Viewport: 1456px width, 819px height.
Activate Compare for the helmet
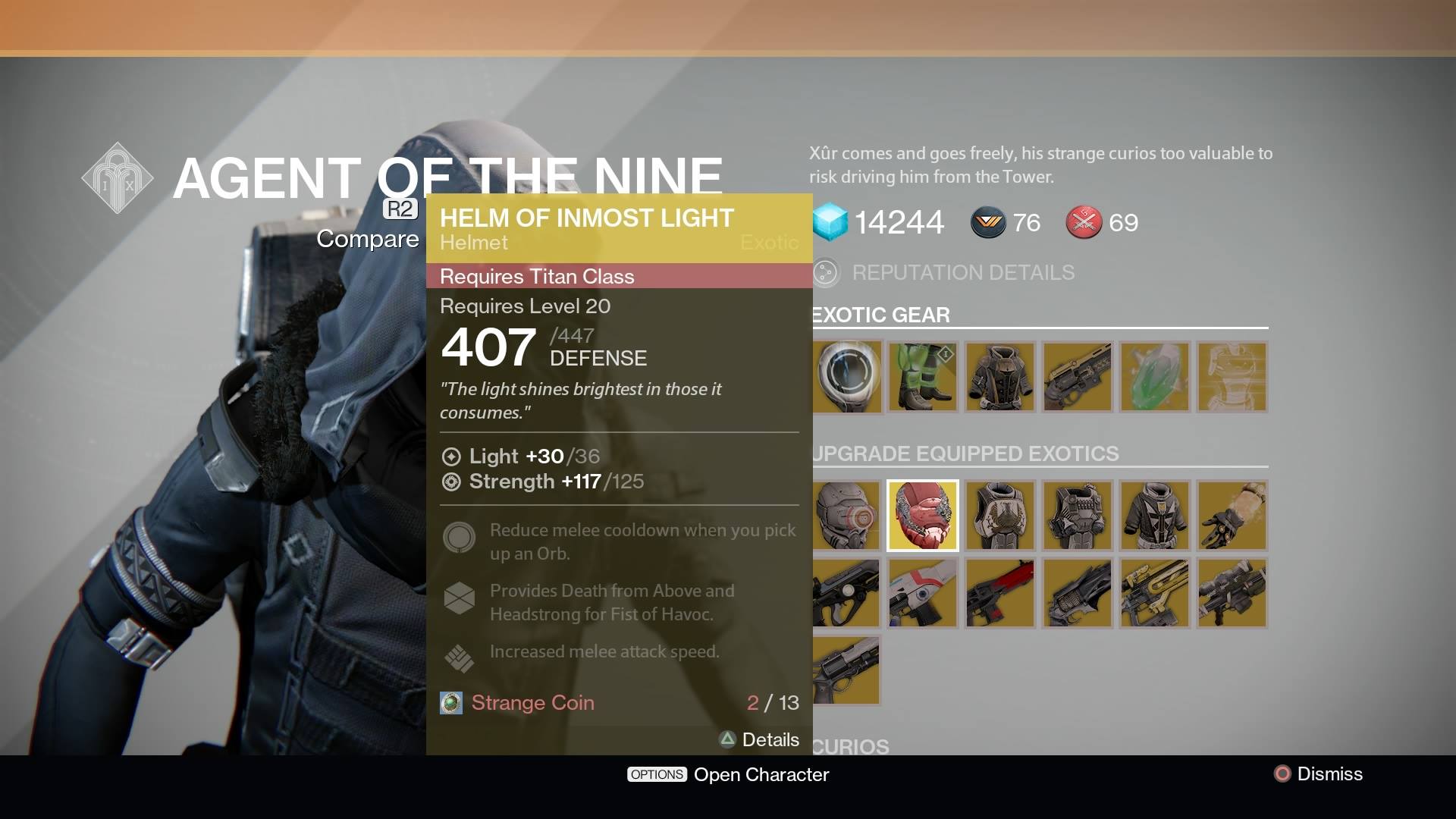coord(368,239)
